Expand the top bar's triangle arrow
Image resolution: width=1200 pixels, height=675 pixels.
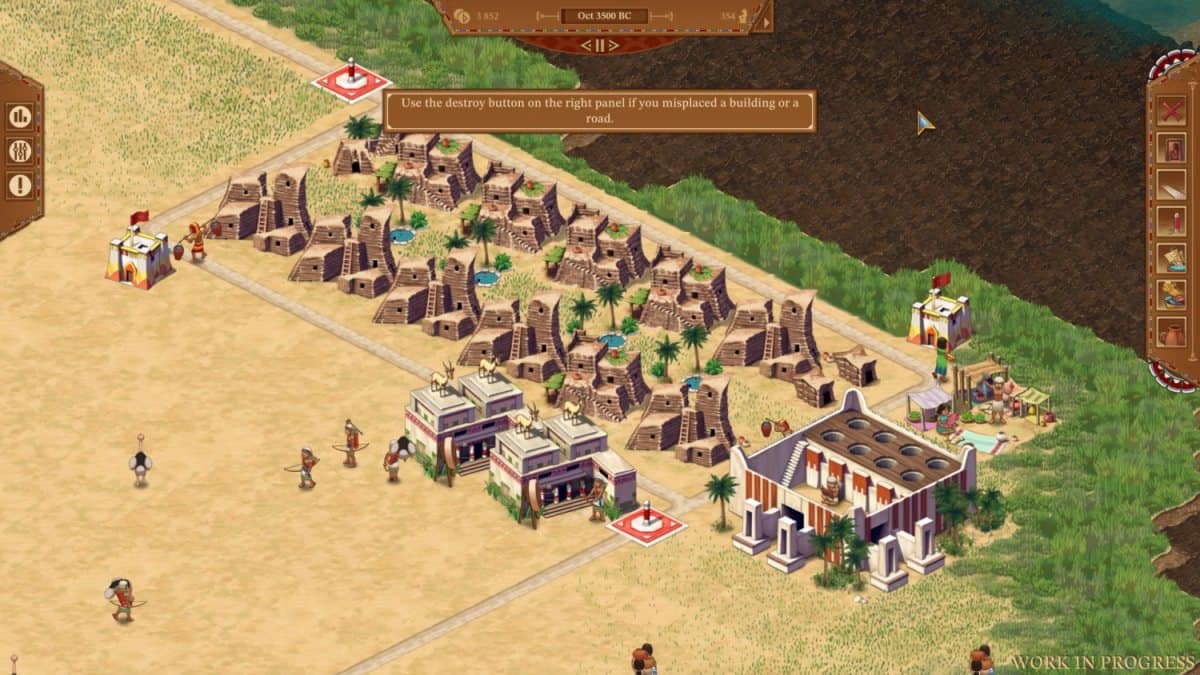click(x=766, y=21)
